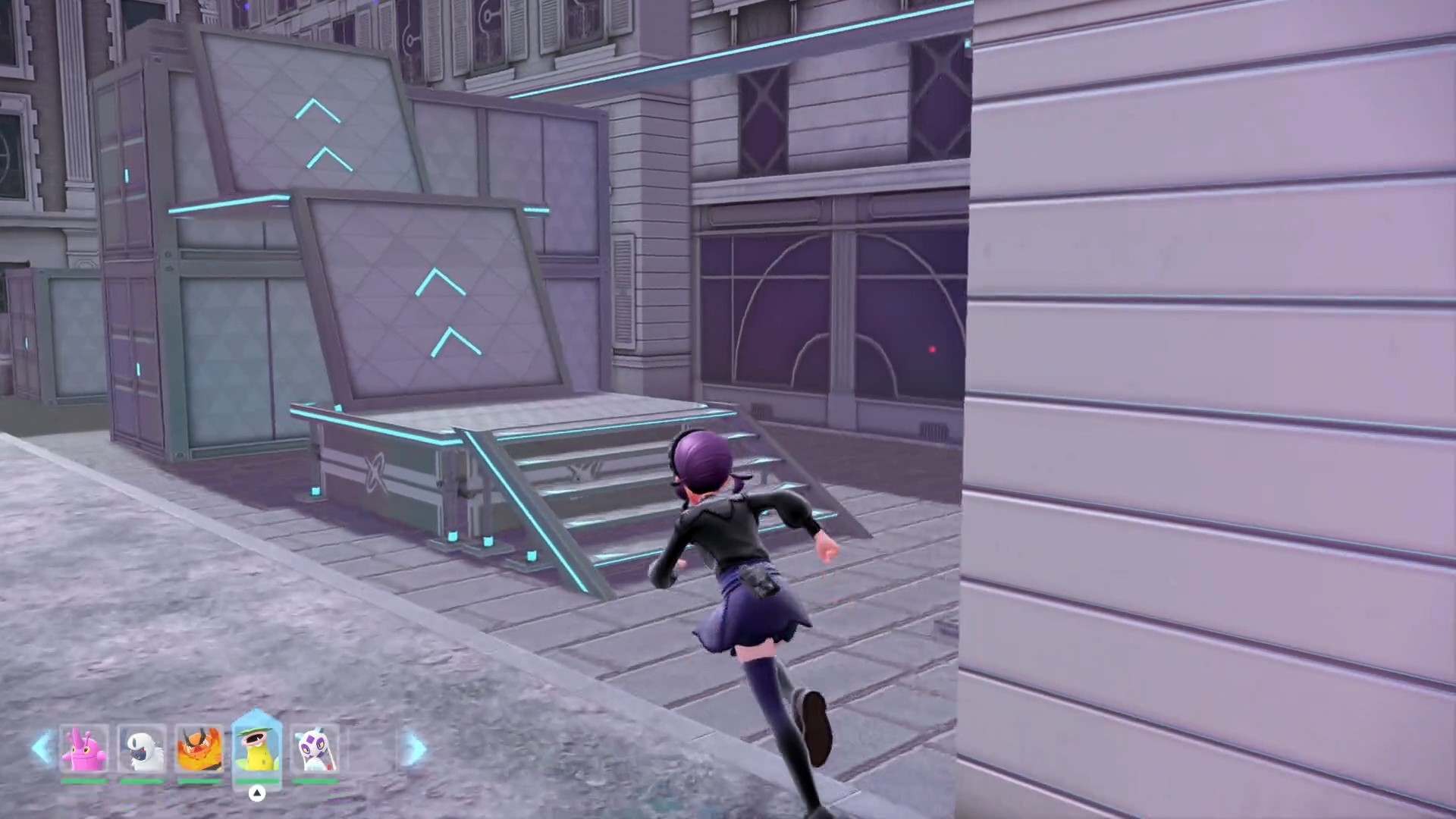
Task: Choose Absol from the party bar
Action: 142,749
